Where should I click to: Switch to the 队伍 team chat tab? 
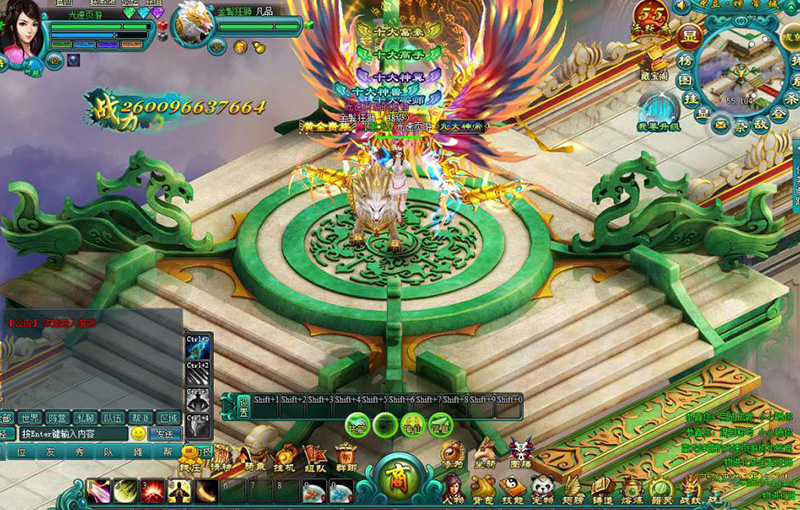(113, 418)
